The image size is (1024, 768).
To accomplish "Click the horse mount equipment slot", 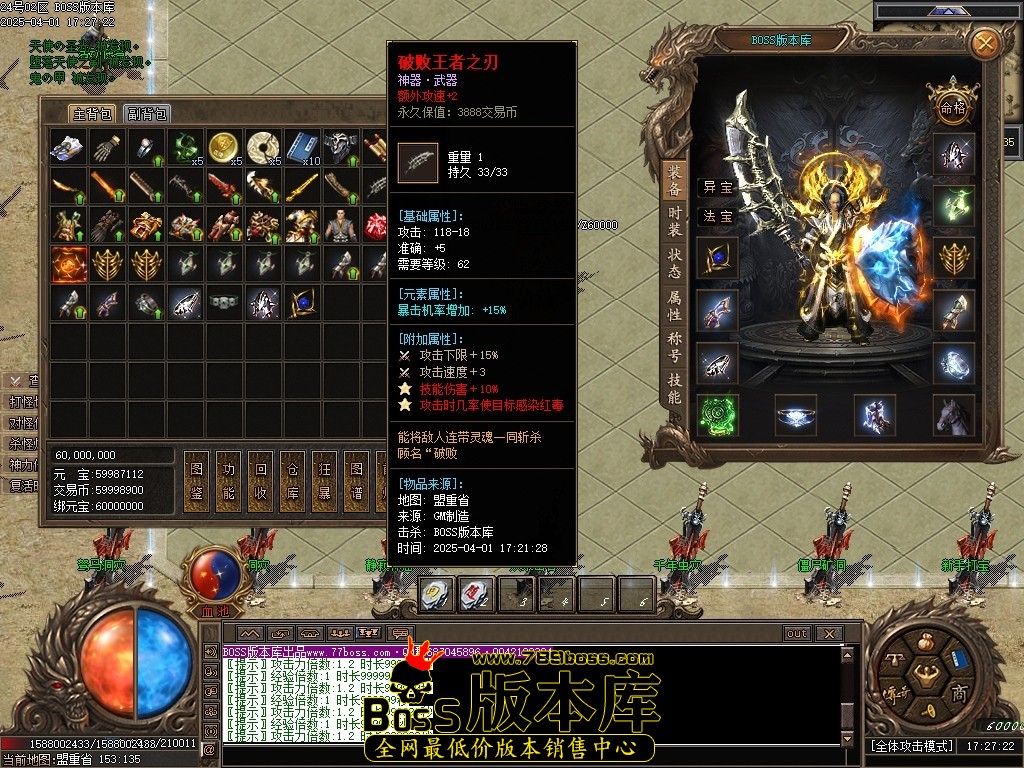I will 954,414.
